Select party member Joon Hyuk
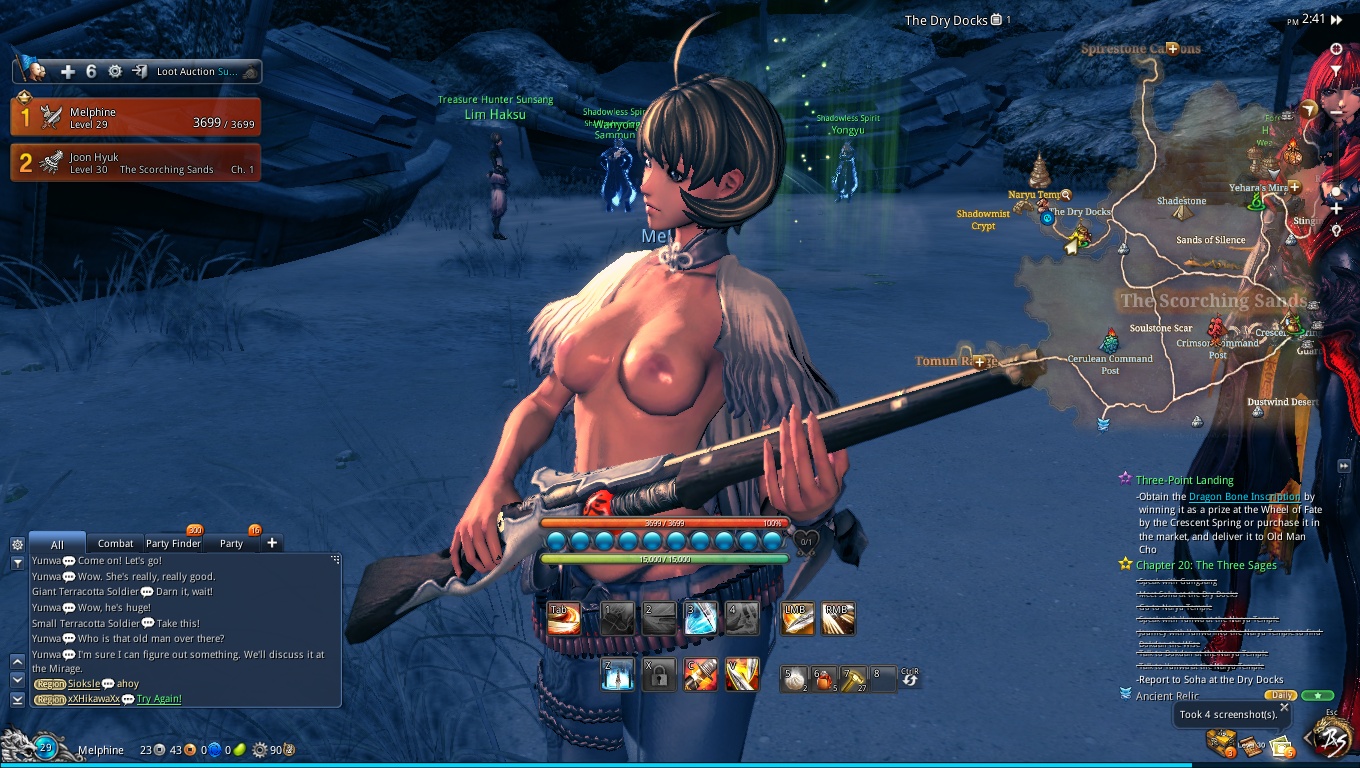Viewport: 1360px width, 768px height. click(x=136, y=163)
